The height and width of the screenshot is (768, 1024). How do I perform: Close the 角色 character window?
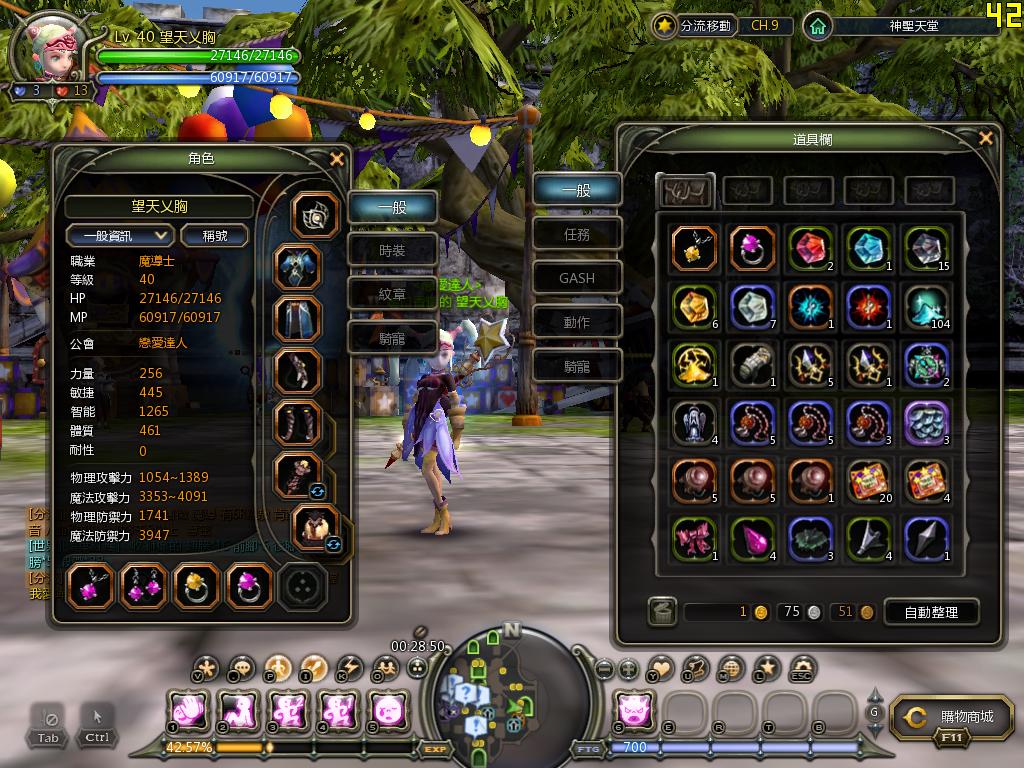point(337,159)
